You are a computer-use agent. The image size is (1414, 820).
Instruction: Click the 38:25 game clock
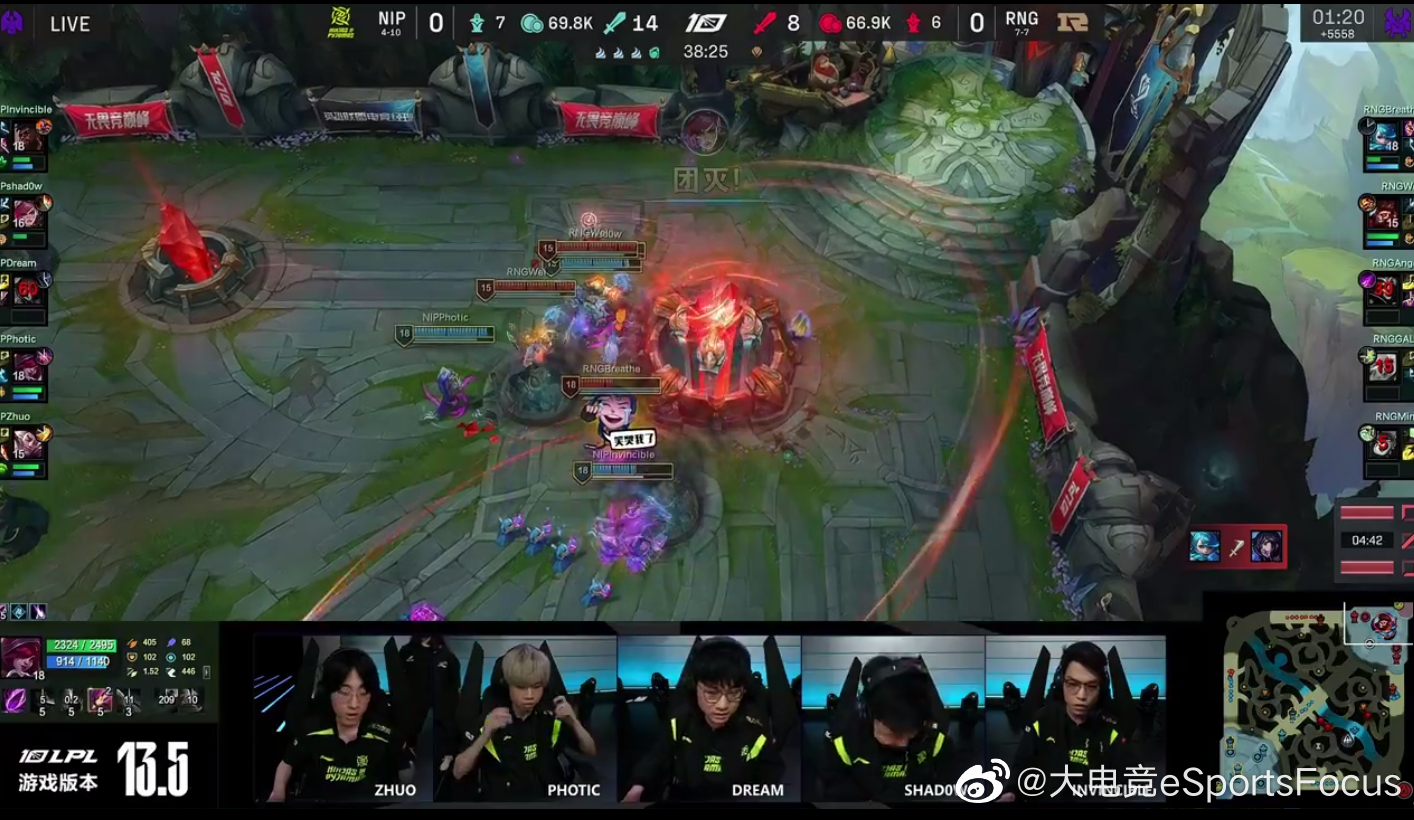click(x=706, y=51)
